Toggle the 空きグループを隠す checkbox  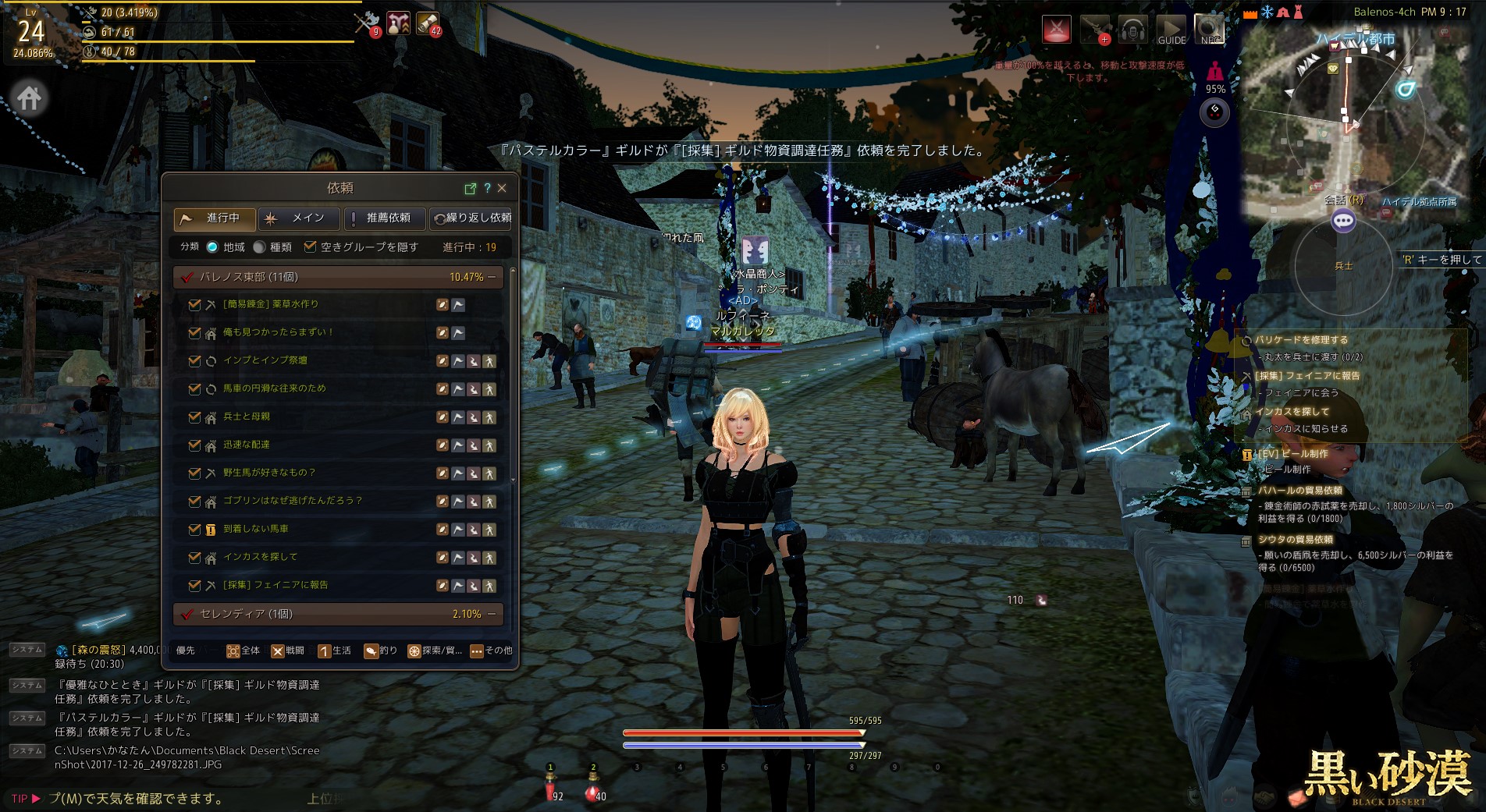point(310,247)
